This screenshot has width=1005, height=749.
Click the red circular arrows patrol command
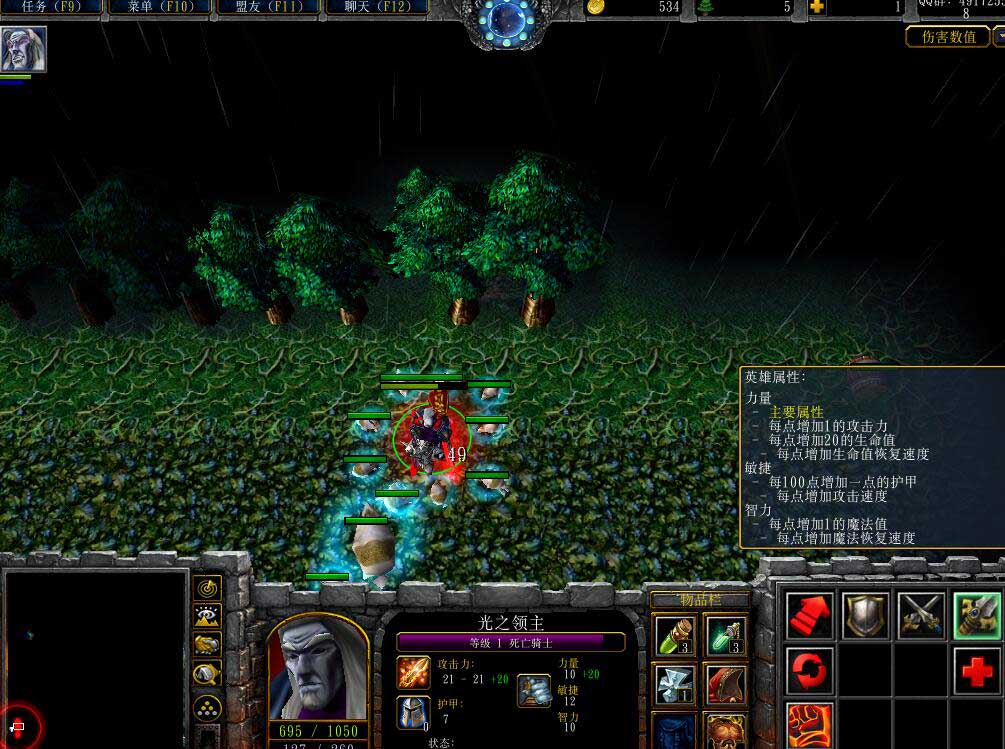[x=809, y=671]
